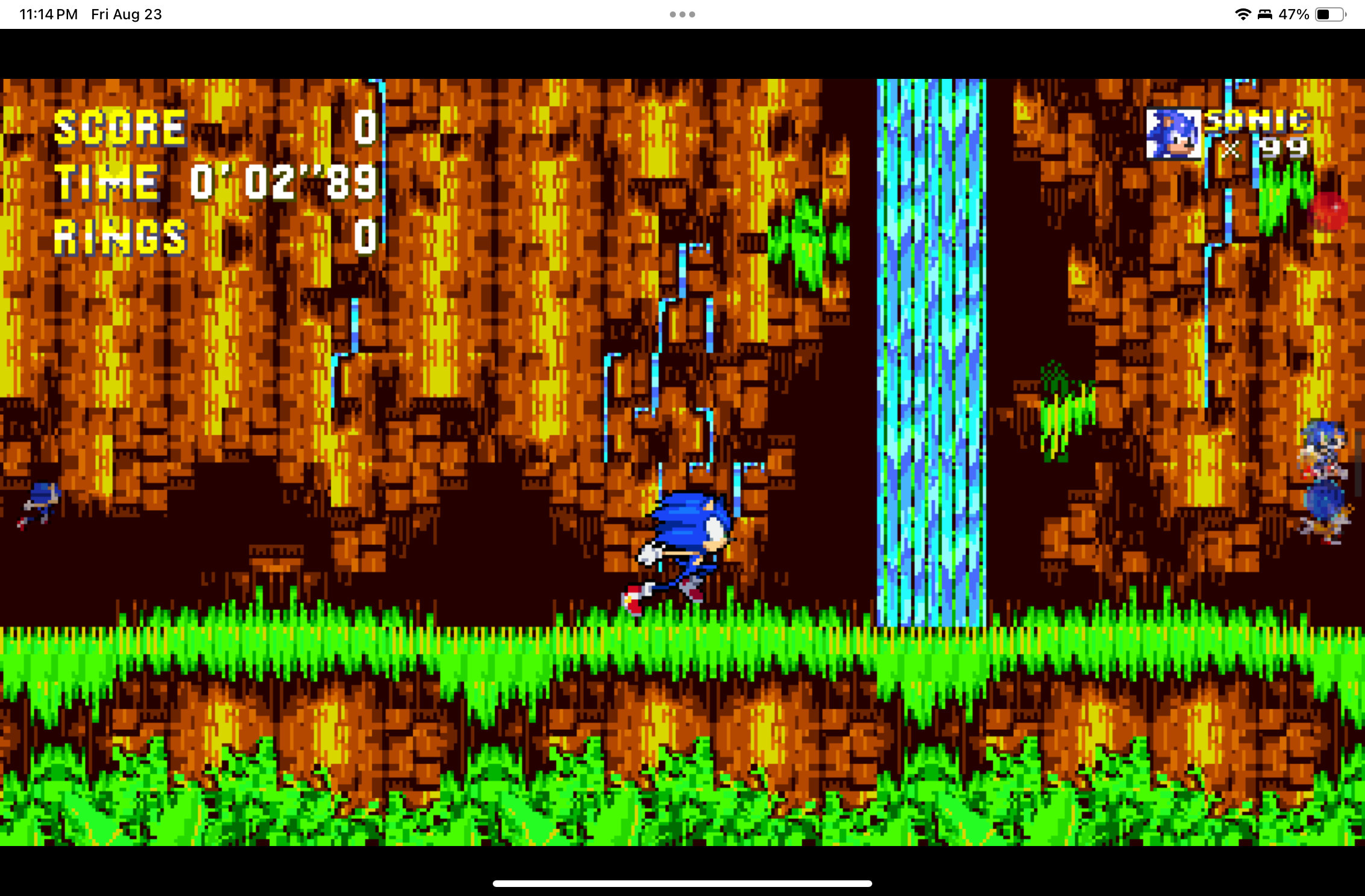1365x896 pixels.
Task: Click the score value of 0
Action: click(364, 126)
